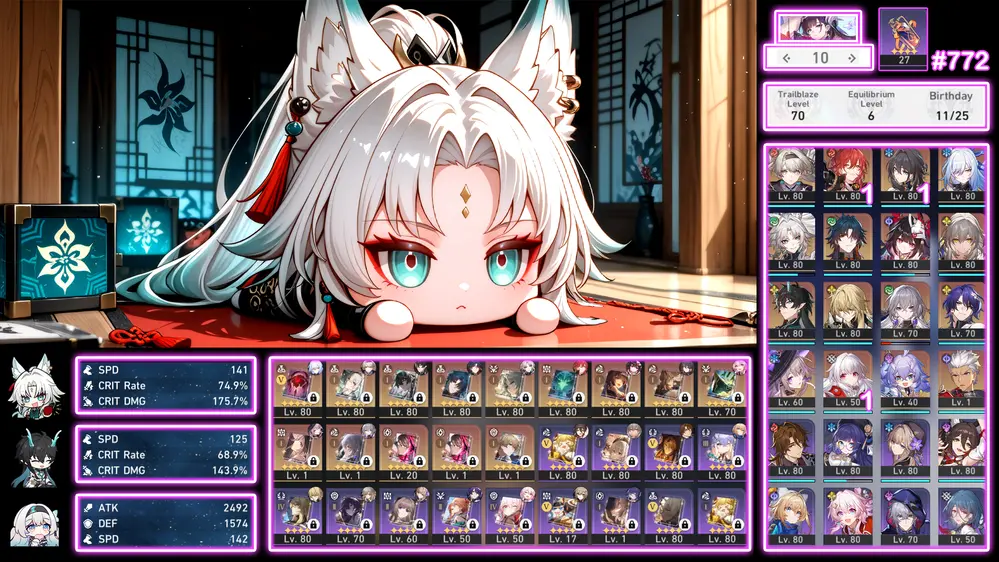Choose the hooded Lv. 70 character
This screenshot has height=562, width=999.
click(904, 514)
